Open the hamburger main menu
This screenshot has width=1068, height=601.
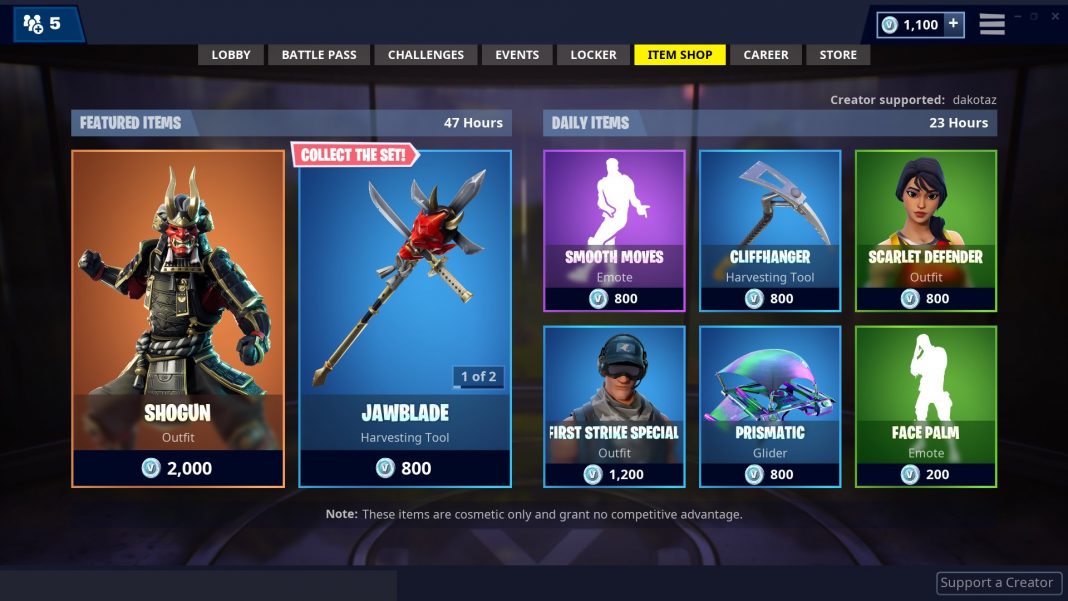tap(992, 24)
